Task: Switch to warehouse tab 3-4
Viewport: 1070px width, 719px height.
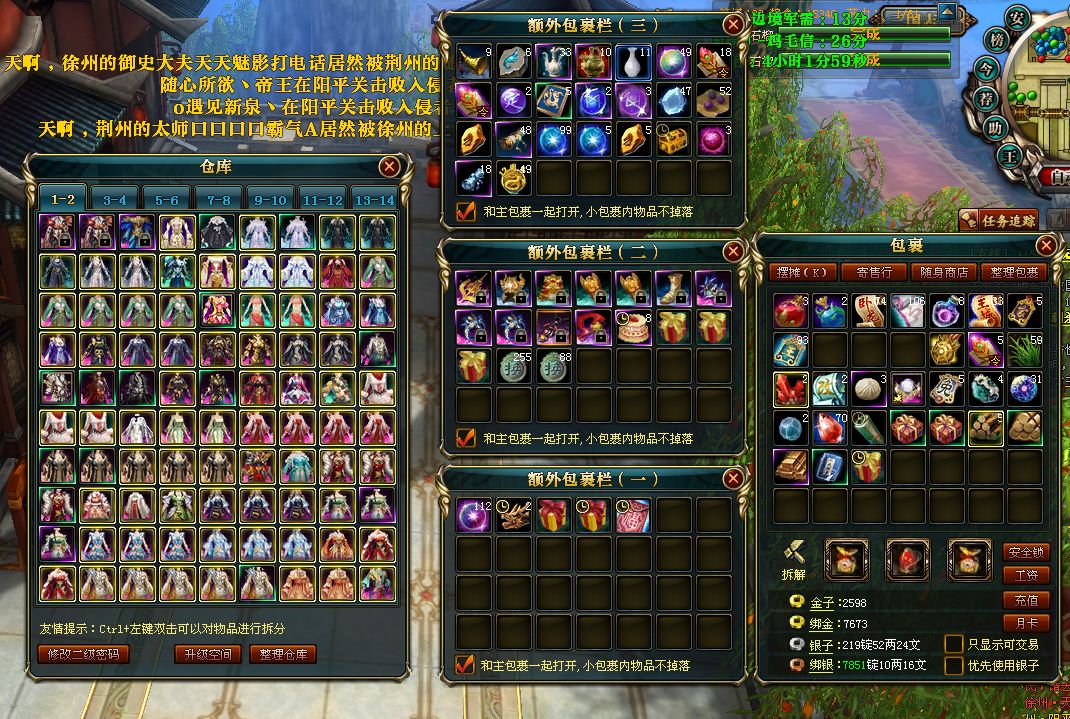Action: 115,199
